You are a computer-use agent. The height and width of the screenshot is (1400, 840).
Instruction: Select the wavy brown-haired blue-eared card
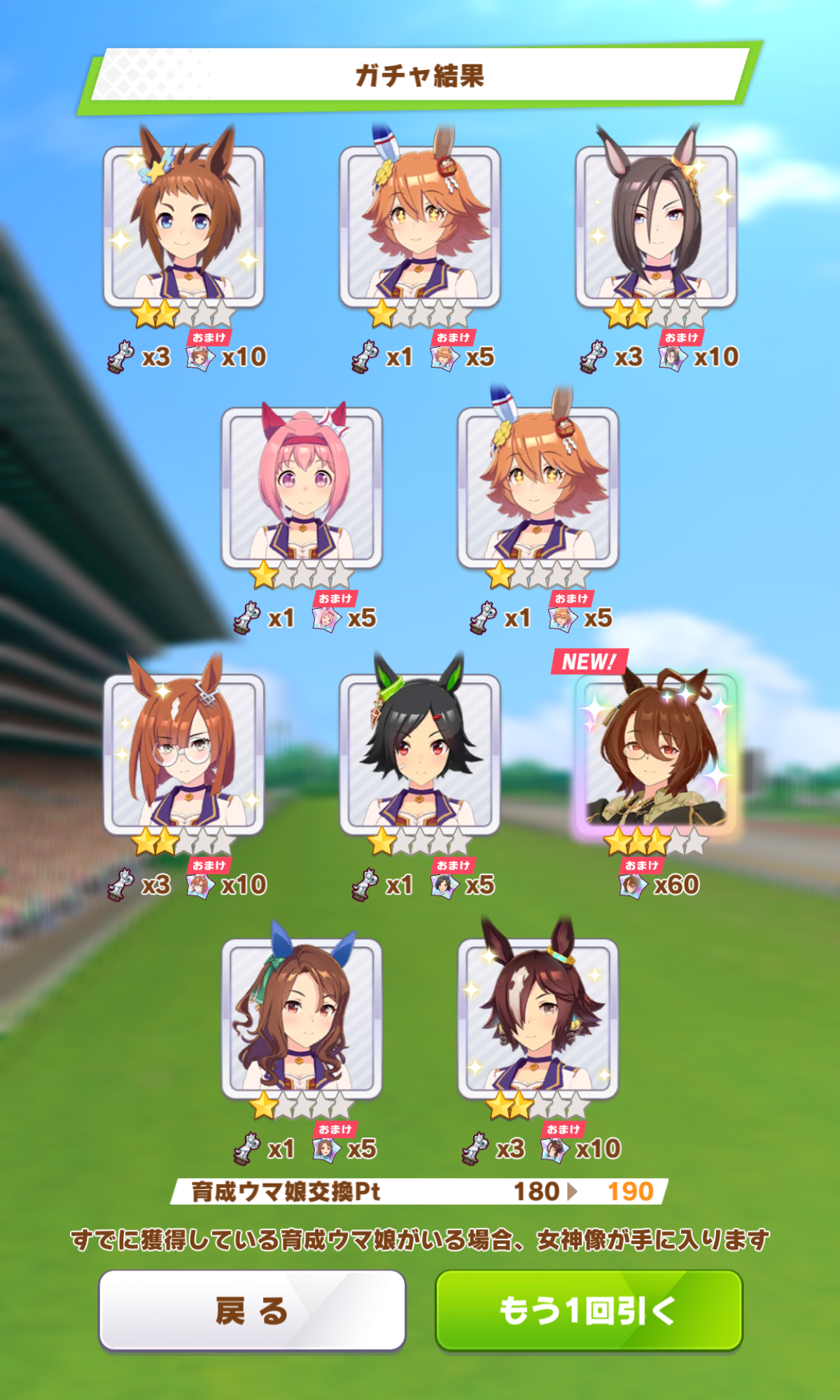(302, 1018)
